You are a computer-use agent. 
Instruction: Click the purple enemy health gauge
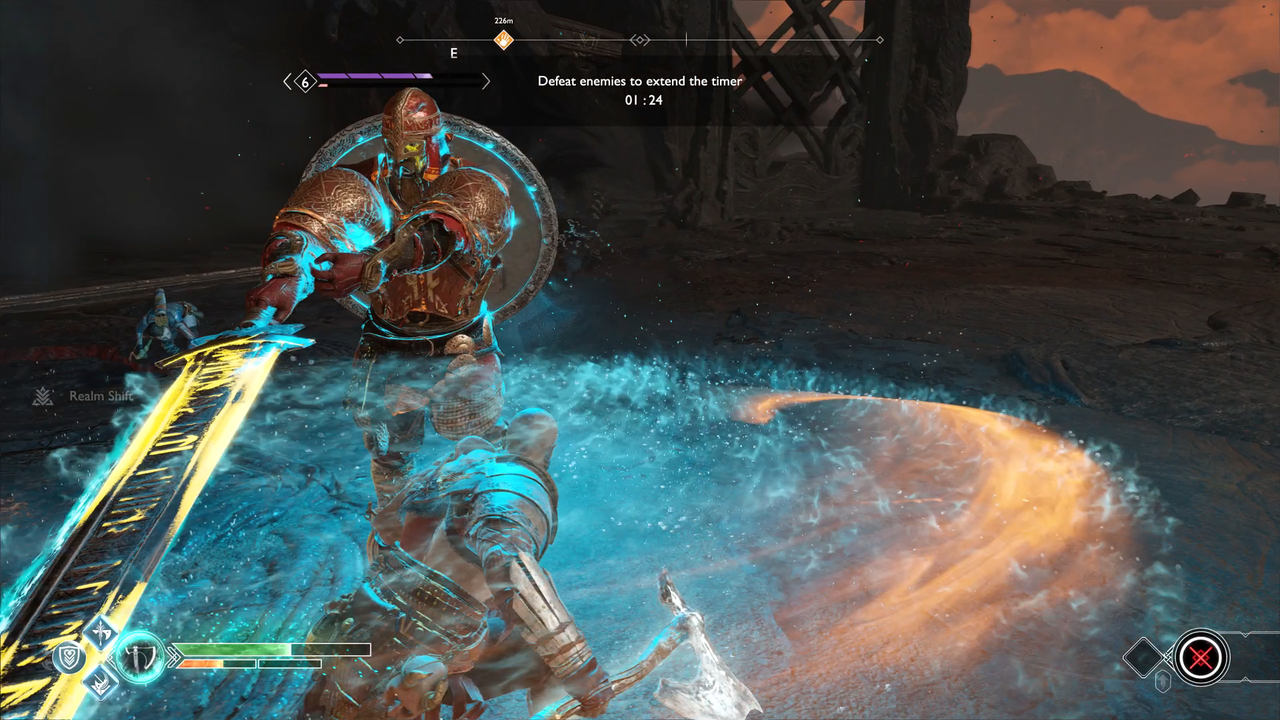point(380,76)
